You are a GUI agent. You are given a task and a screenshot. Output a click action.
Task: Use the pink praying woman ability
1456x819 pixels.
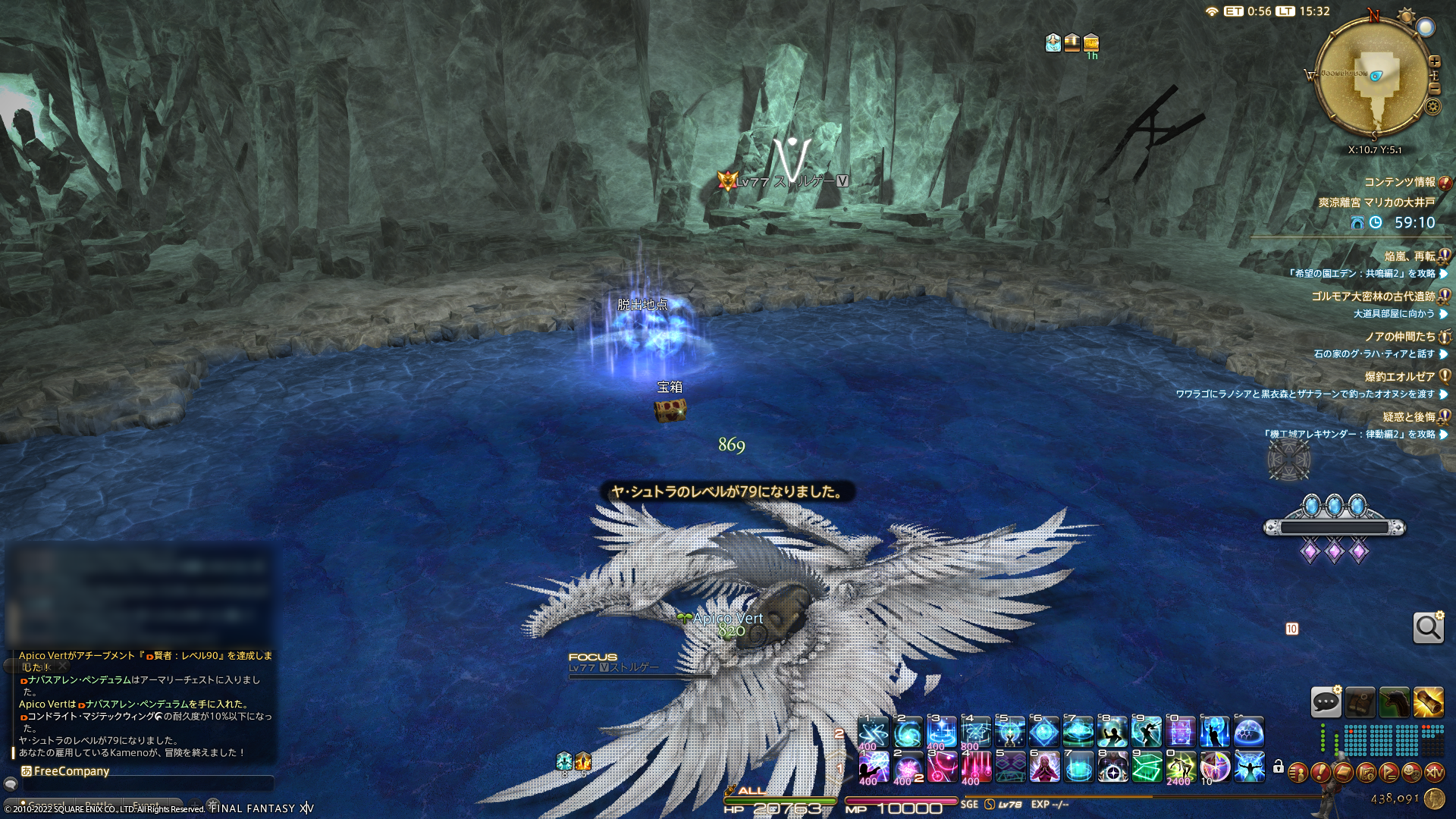1043,767
